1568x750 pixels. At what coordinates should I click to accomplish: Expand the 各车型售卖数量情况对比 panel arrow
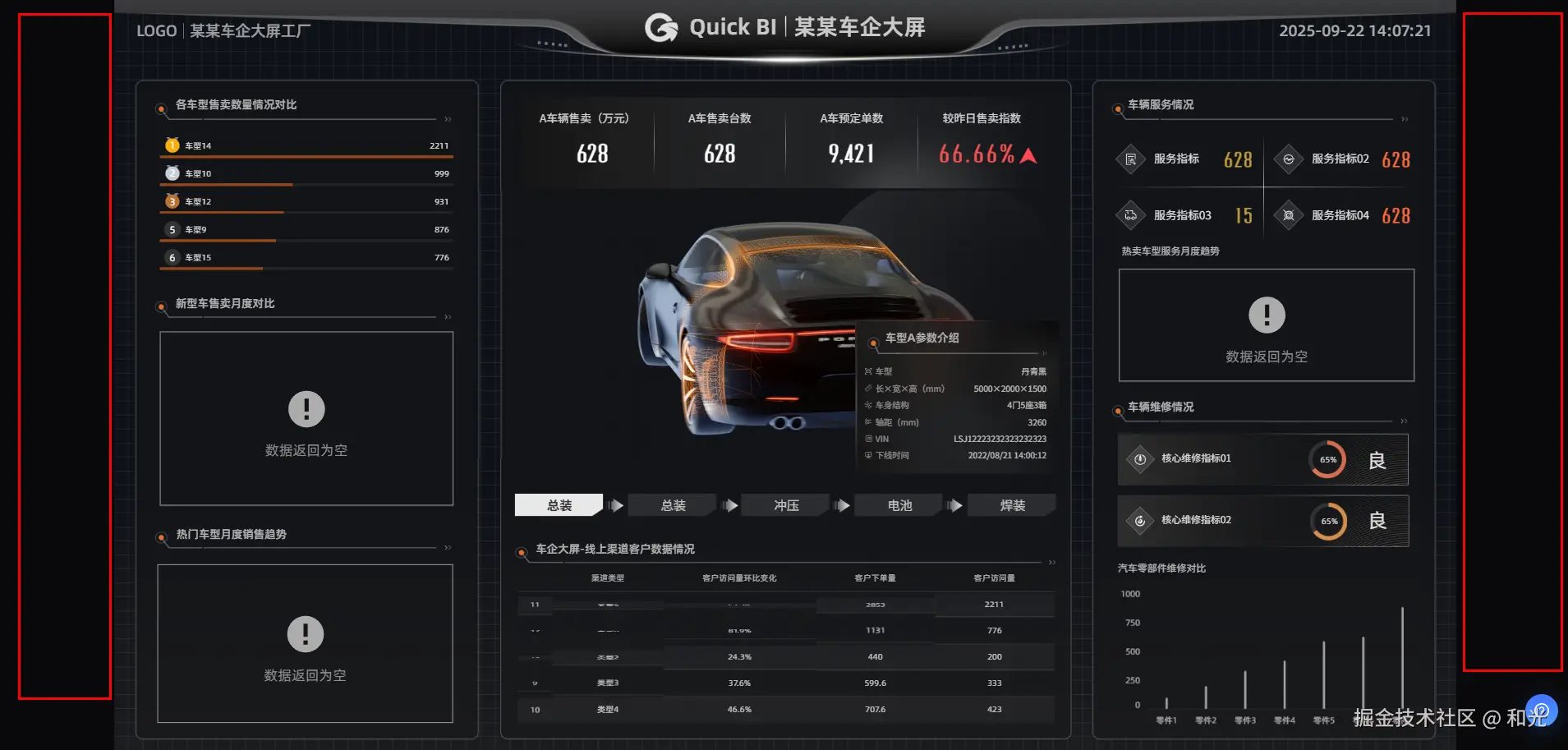(448, 120)
